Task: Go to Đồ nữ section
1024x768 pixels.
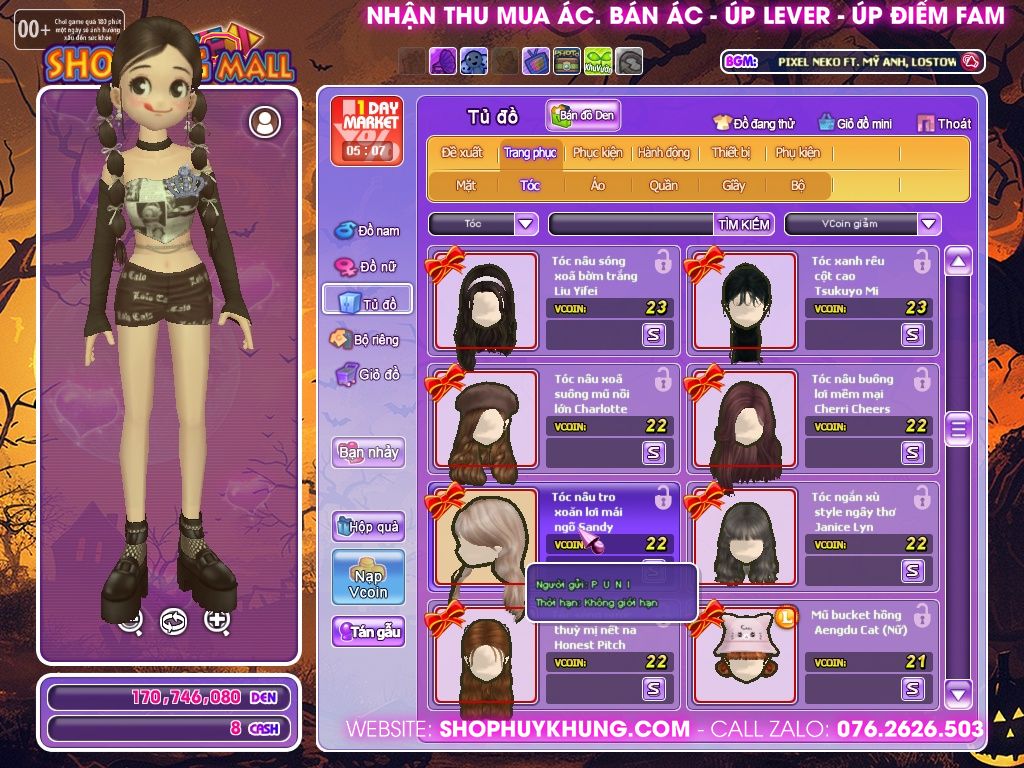Action: pos(367,267)
